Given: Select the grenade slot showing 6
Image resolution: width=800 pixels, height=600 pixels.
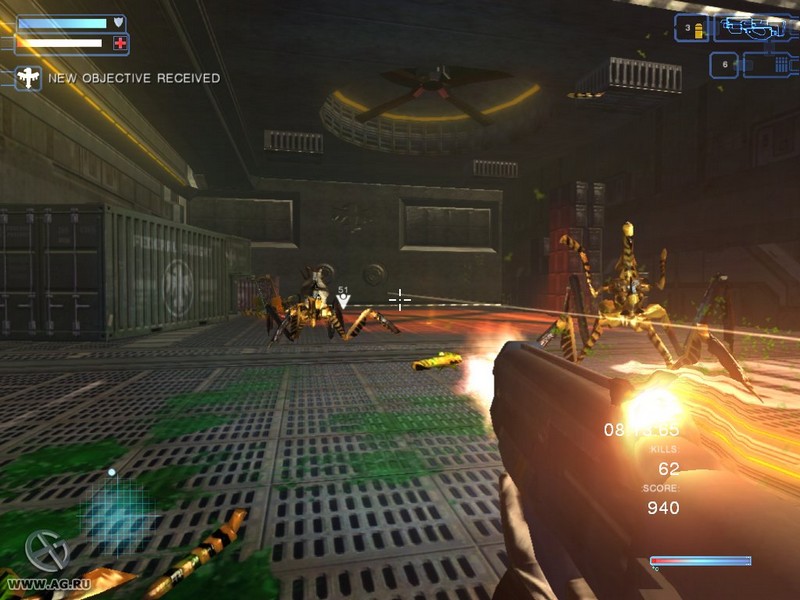Looking at the screenshot, I should click(724, 65).
